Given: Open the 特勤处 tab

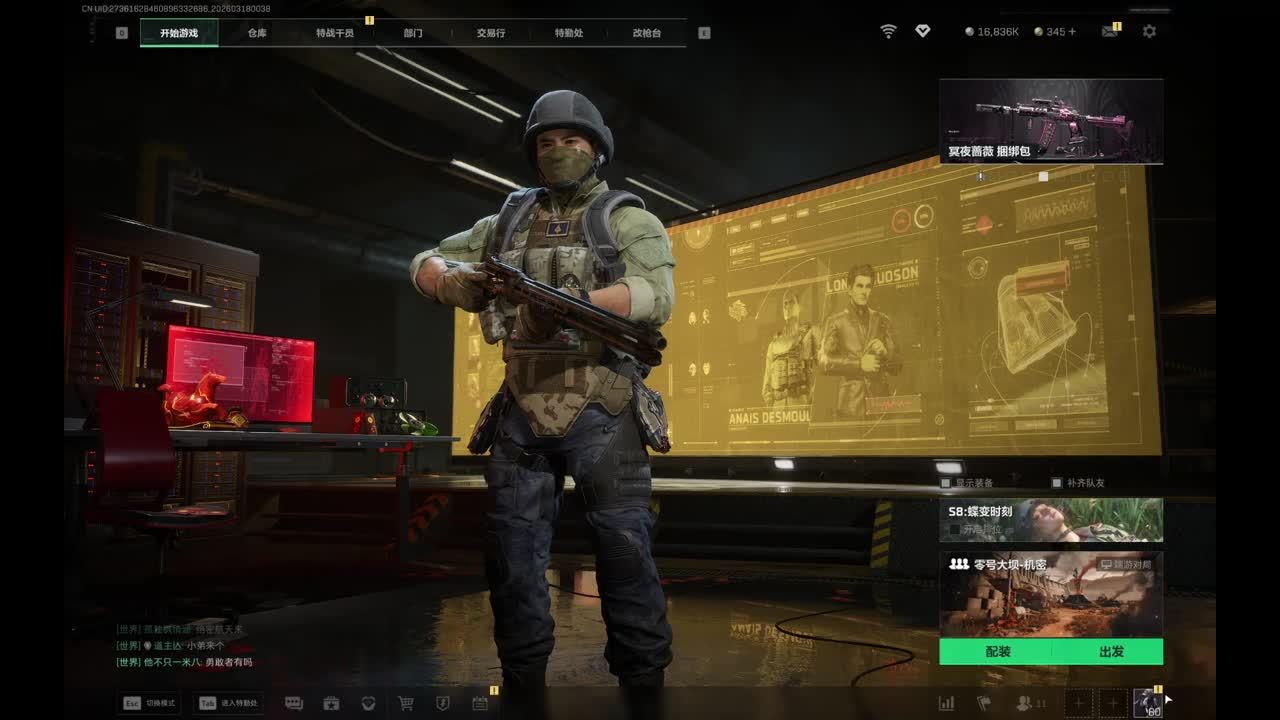Looking at the screenshot, I should [x=569, y=33].
